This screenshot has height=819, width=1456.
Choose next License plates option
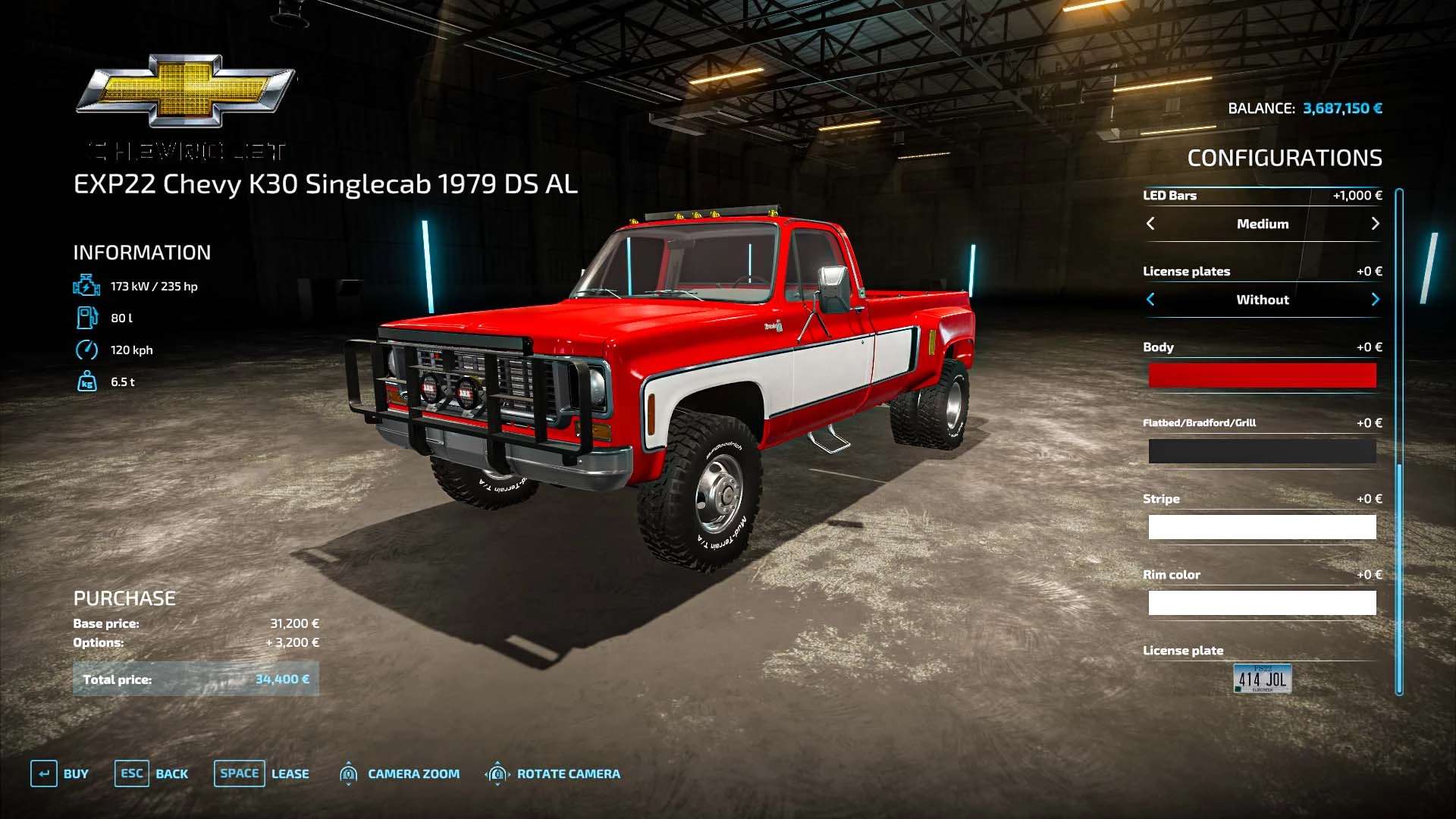1375,300
